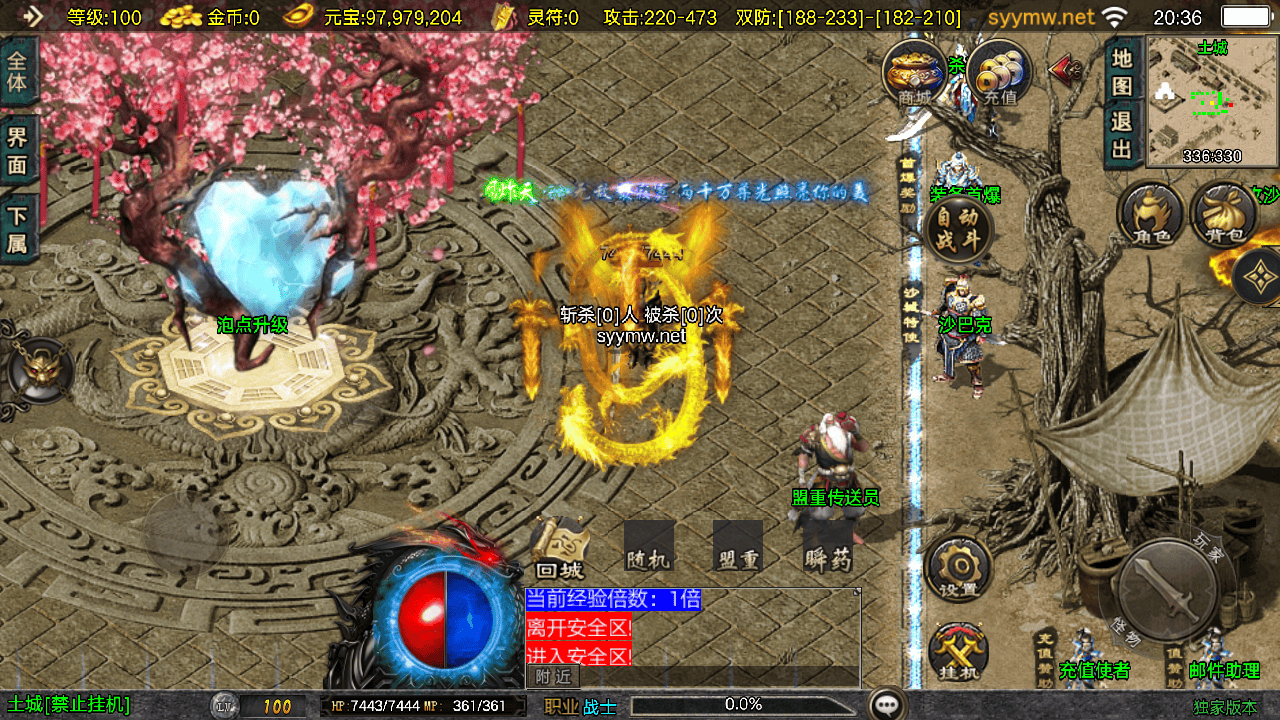Select the 全体 tab

click(18, 70)
